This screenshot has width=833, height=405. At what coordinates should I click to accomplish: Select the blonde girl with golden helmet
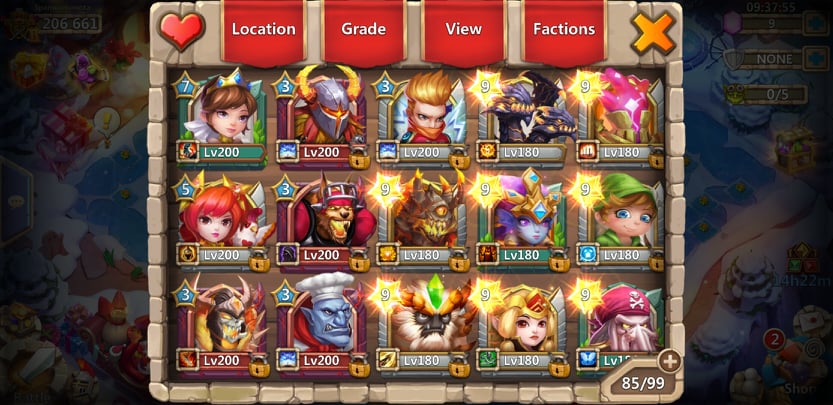pyautogui.click(x=524, y=320)
